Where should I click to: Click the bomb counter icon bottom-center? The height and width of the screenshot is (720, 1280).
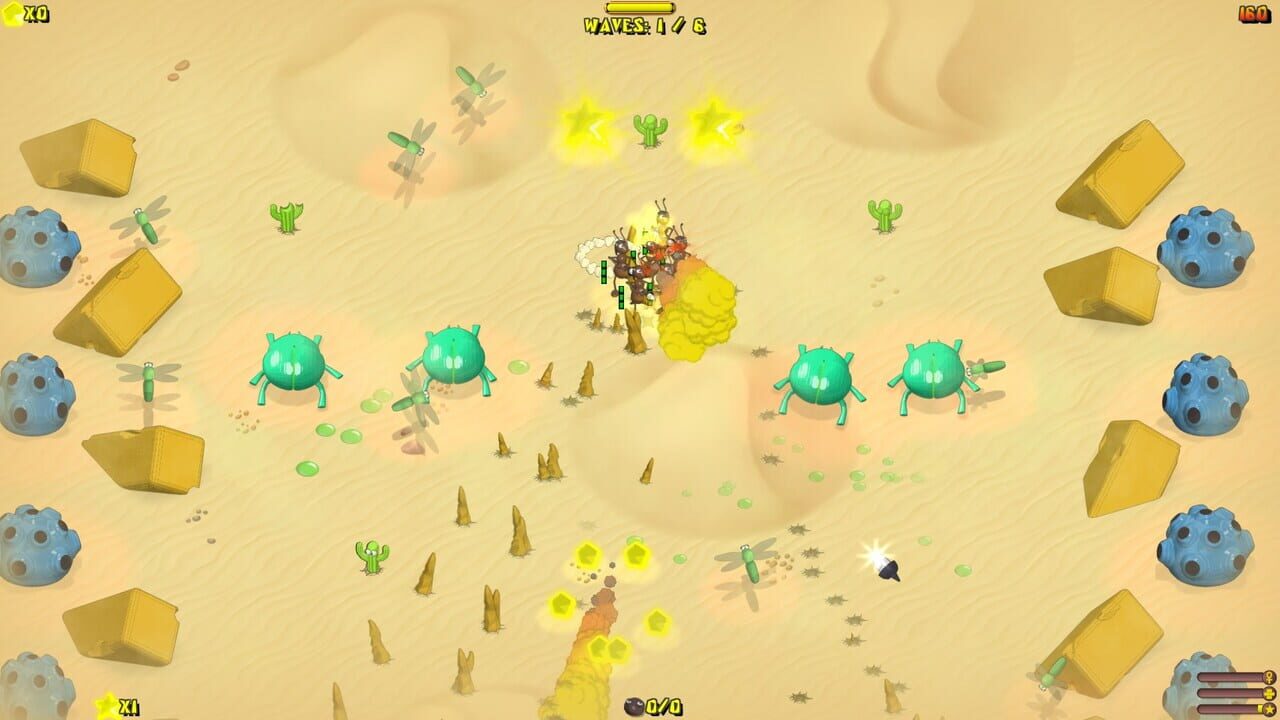pyautogui.click(x=634, y=706)
